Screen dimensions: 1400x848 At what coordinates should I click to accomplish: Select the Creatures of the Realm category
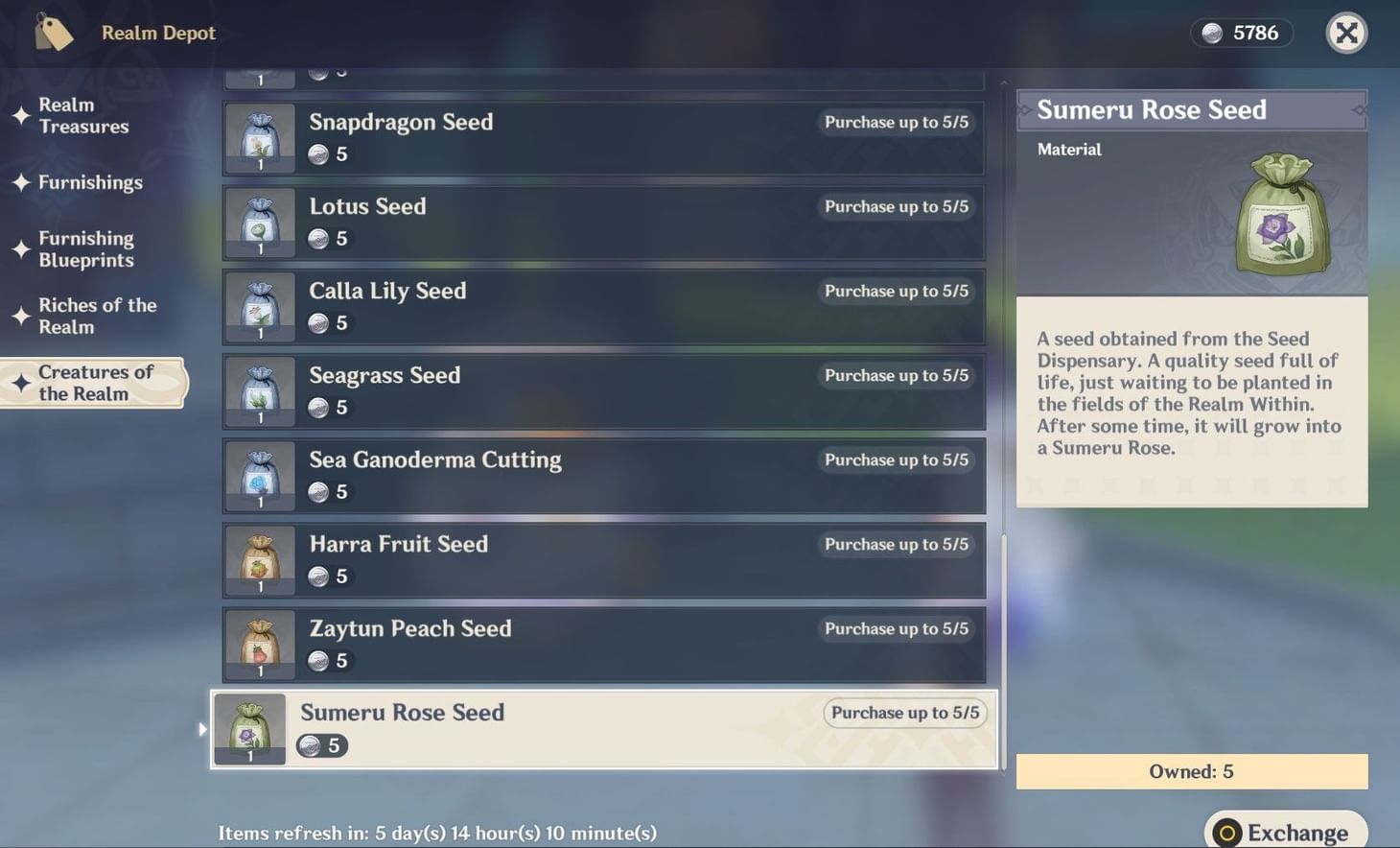94,383
